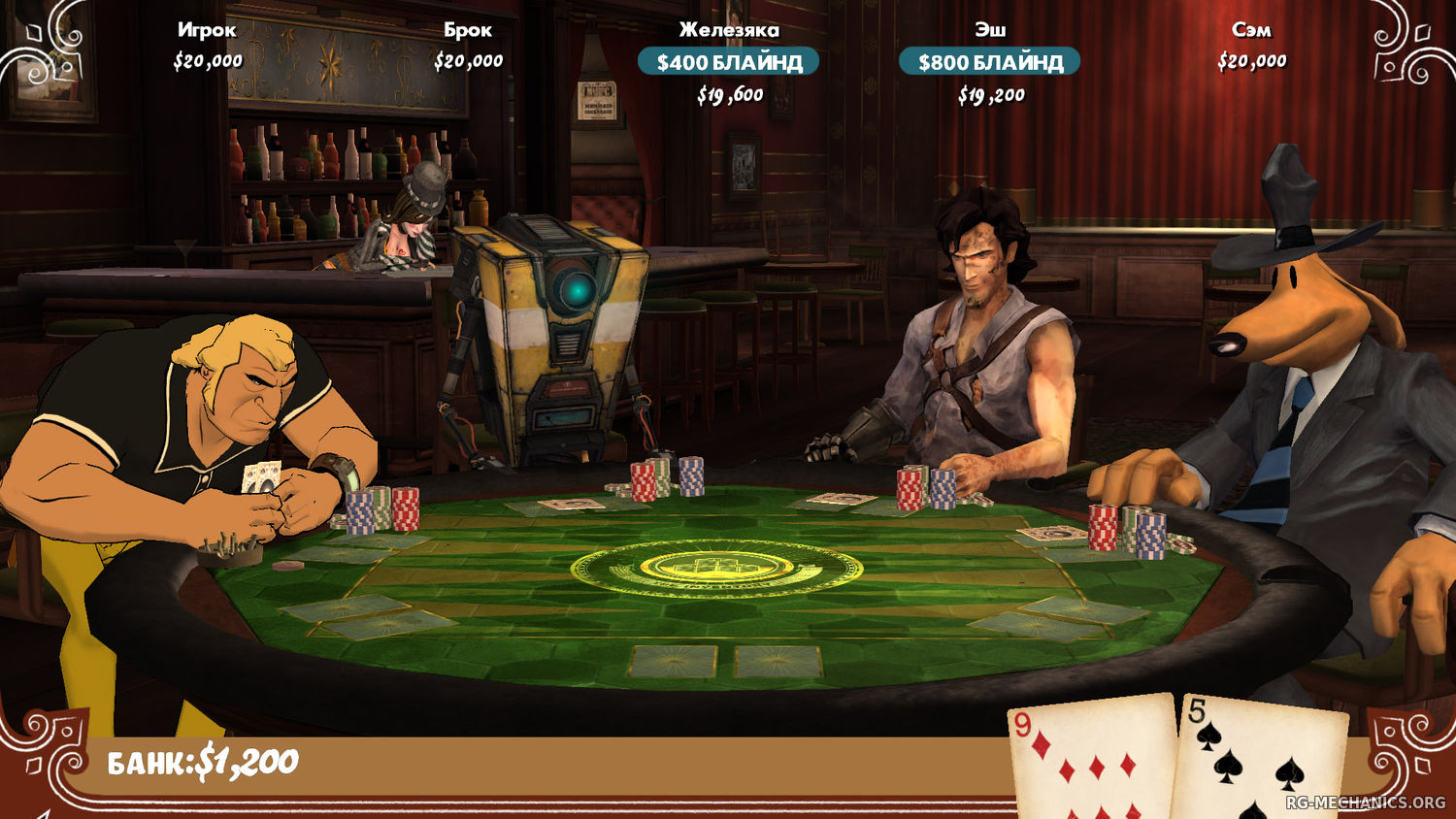Screen dimensions: 1456x819
Task: Click the Игрок player label
Action: coord(207,30)
